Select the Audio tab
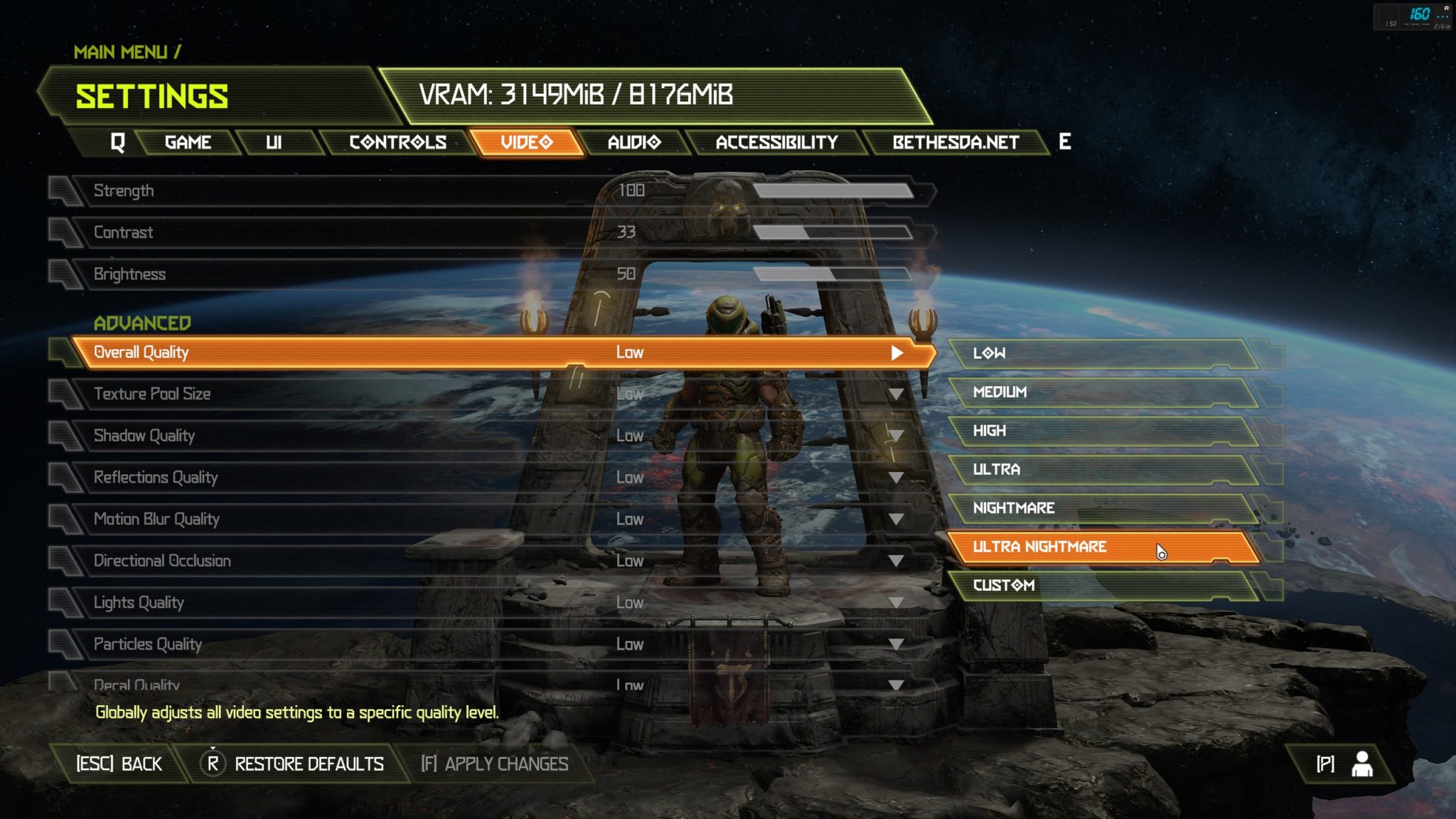Image resolution: width=1456 pixels, height=819 pixels. coord(634,142)
